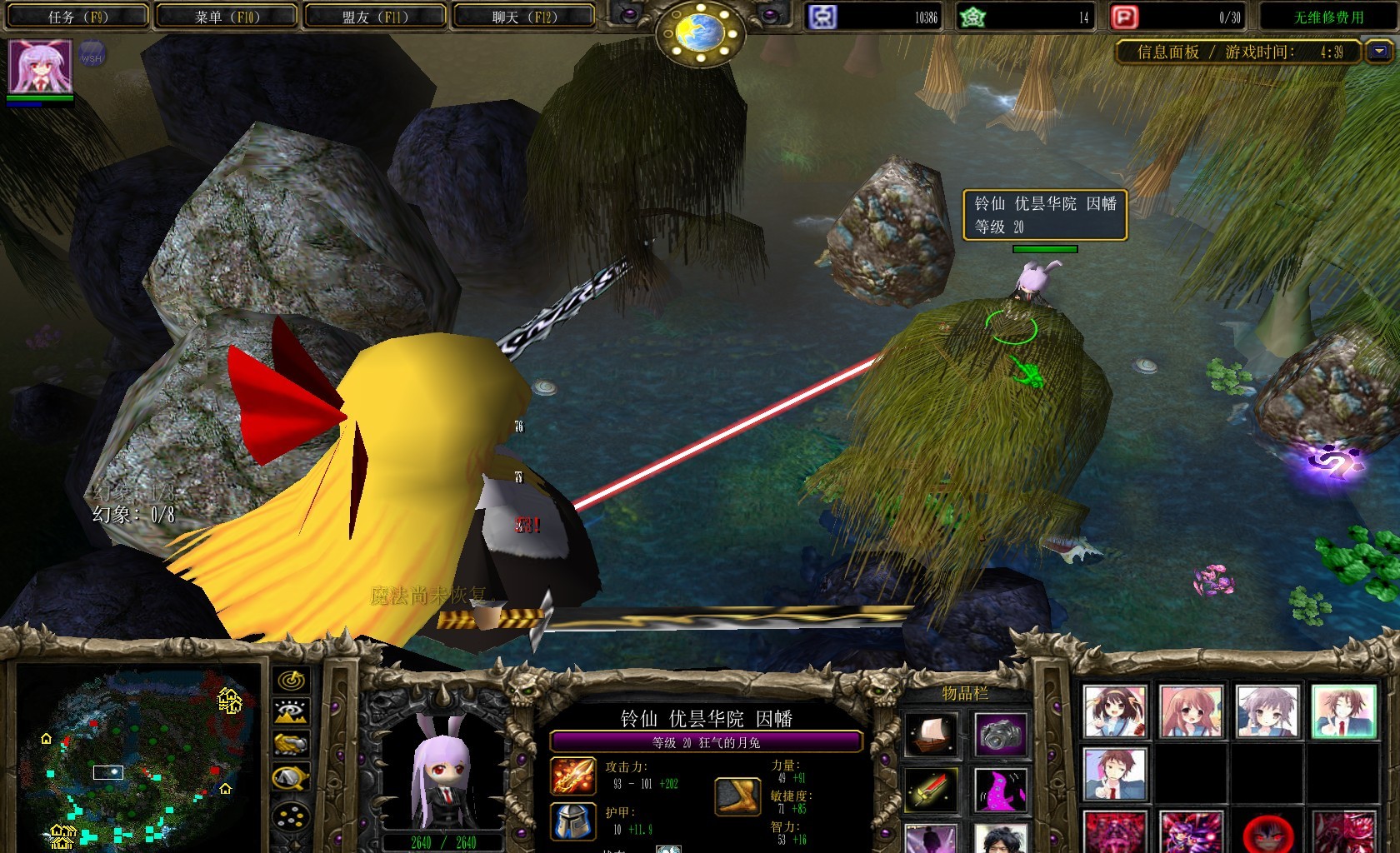Activate the minimap signal ping button
1400x853 pixels.
(291, 681)
